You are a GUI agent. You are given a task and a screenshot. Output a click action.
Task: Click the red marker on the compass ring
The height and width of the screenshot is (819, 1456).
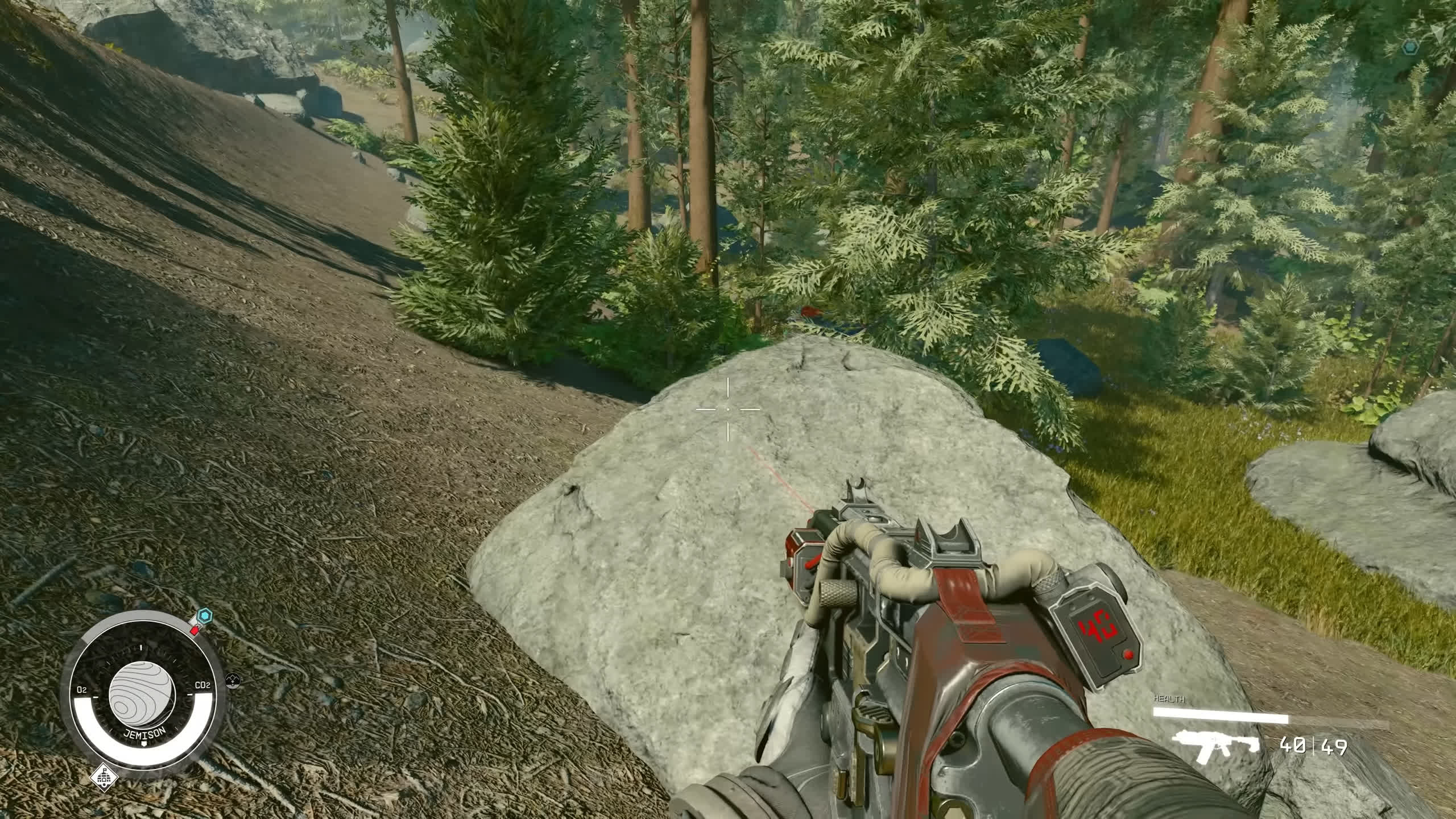pyautogui.click(x=195, y=630)
